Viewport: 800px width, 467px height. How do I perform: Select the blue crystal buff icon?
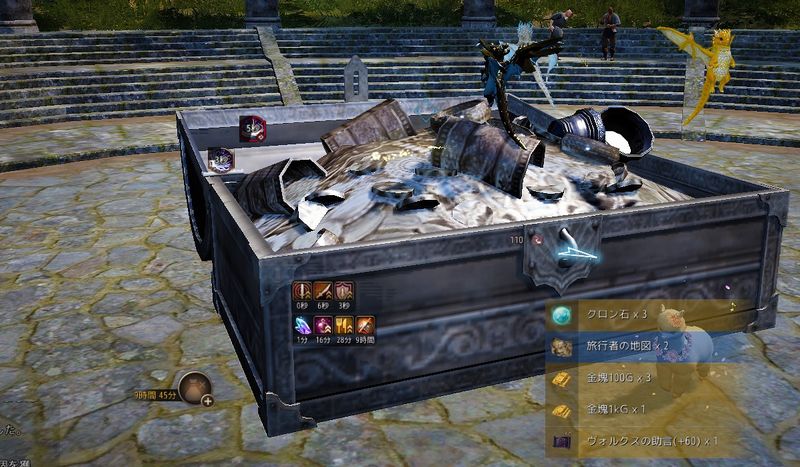(302, 325)
